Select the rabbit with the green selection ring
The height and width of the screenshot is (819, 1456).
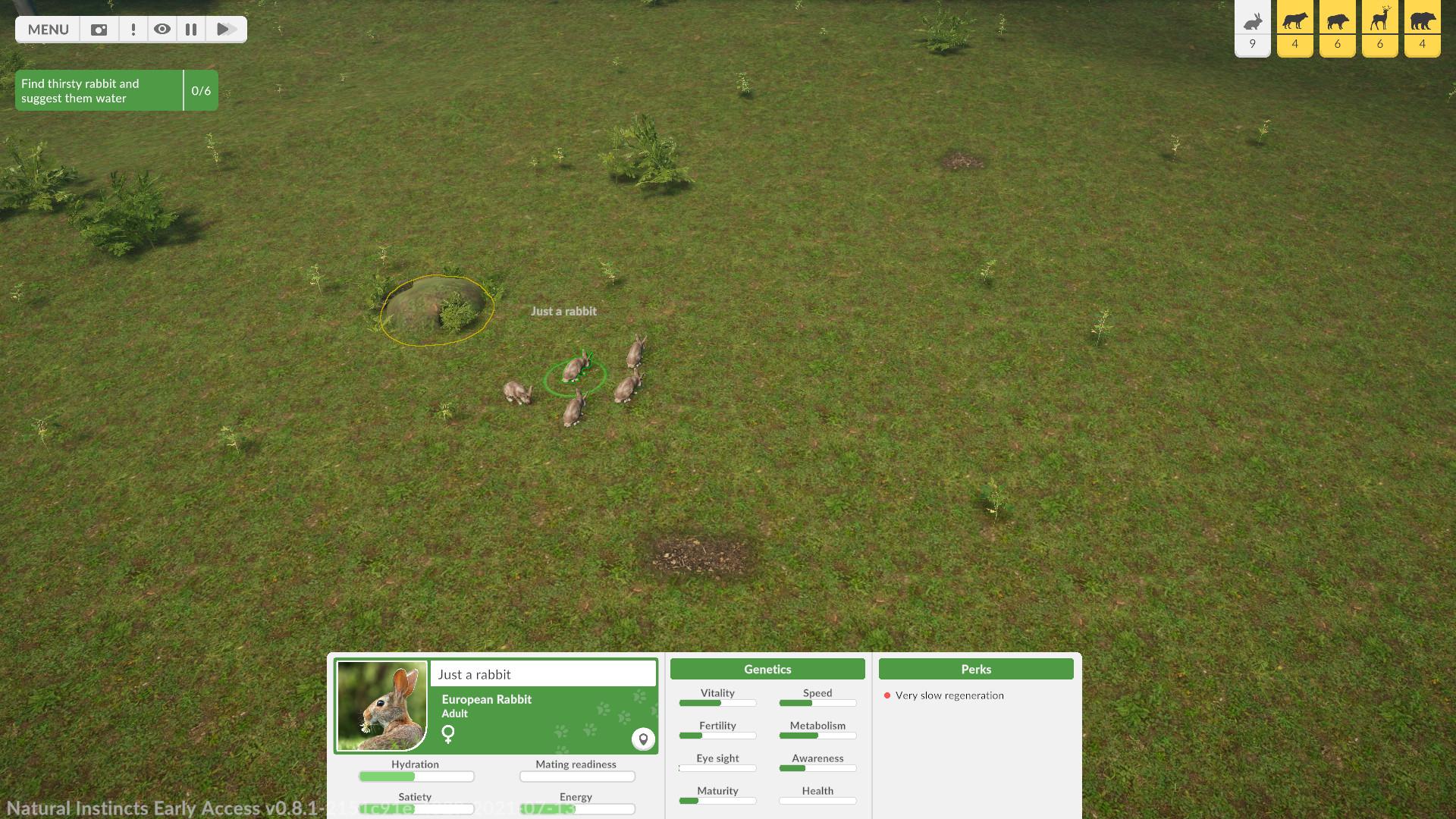[576, 369]
